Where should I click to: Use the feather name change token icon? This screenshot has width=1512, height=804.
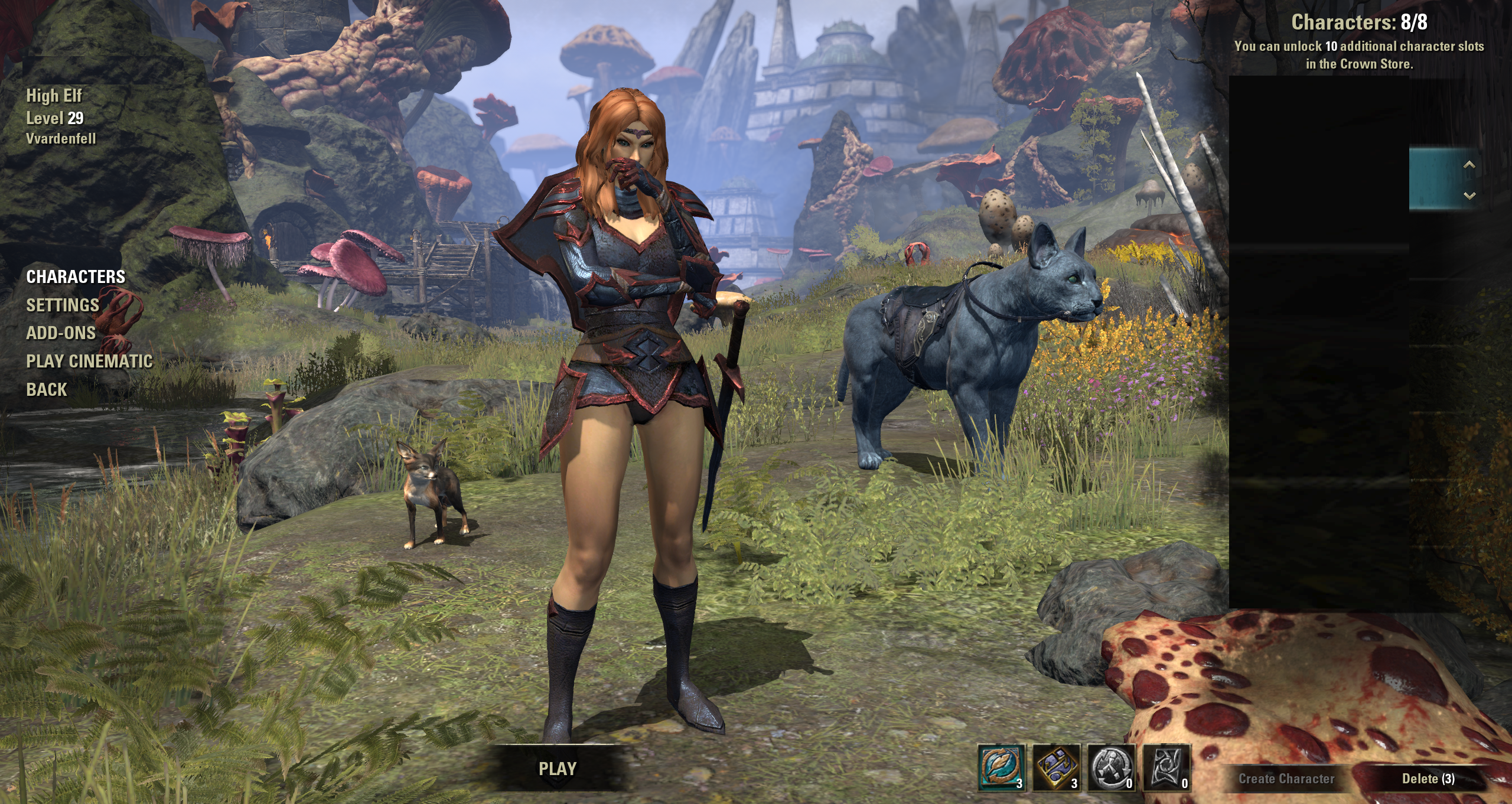pyautogui.click(x=1001, y=767)
